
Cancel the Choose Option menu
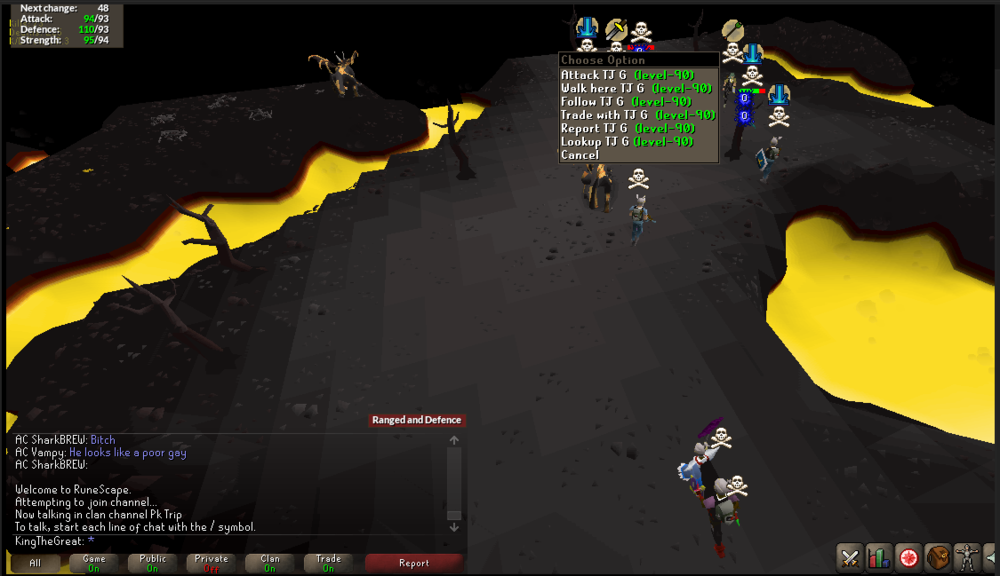(580, 155)
